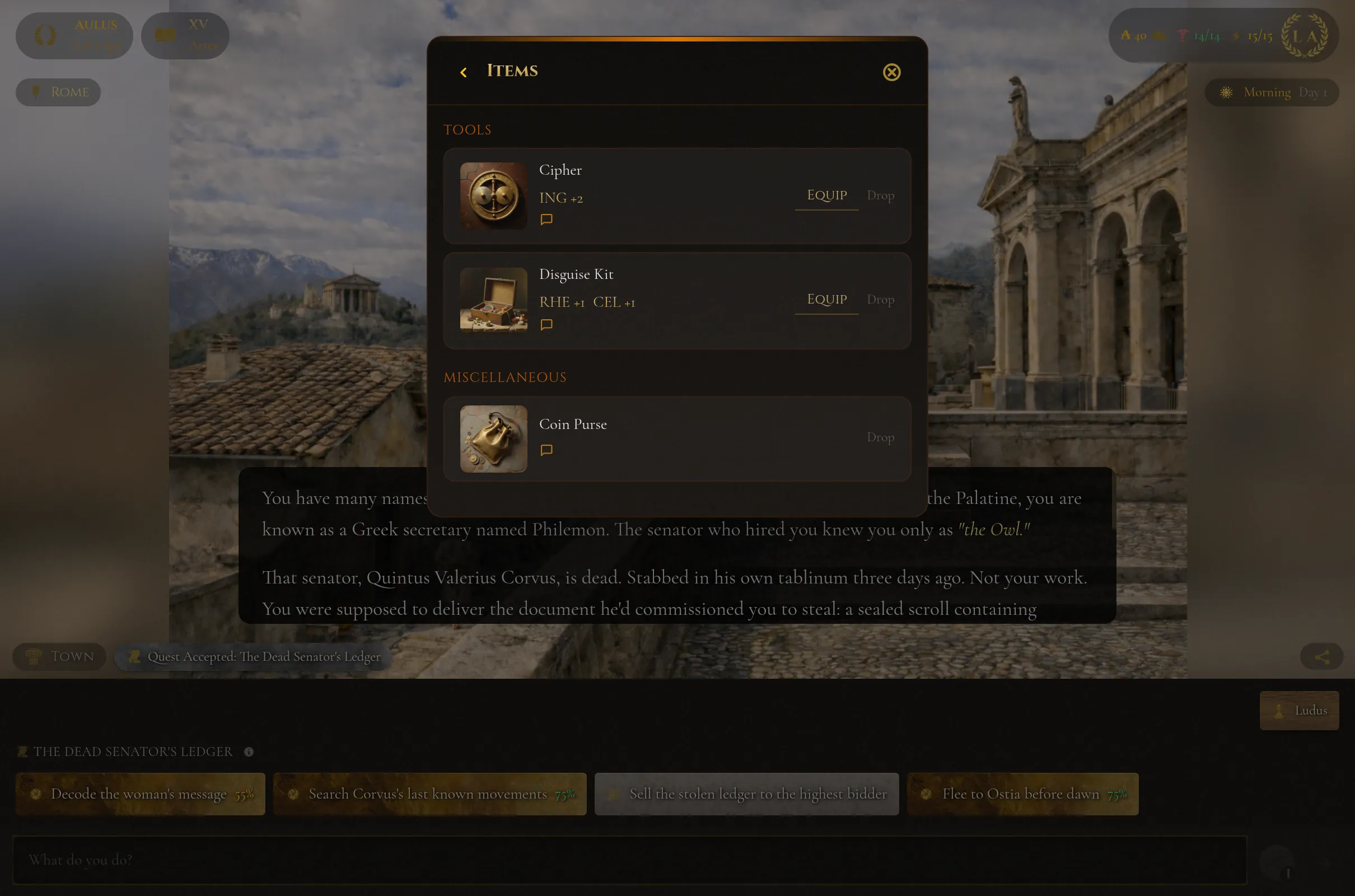
Task: Drop the Cipher item
Action: tap(880, 195)
